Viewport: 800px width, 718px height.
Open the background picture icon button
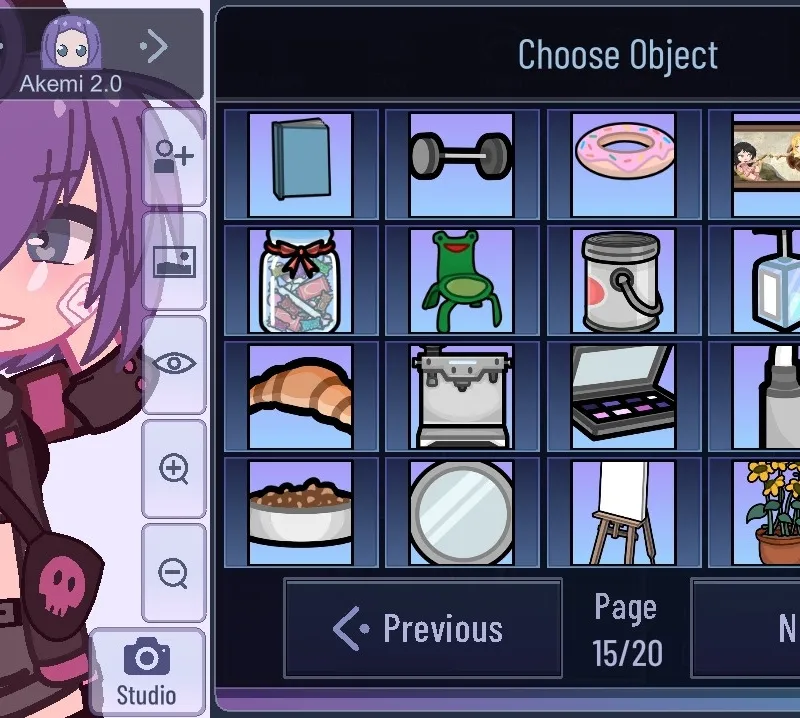coord(174,261)
